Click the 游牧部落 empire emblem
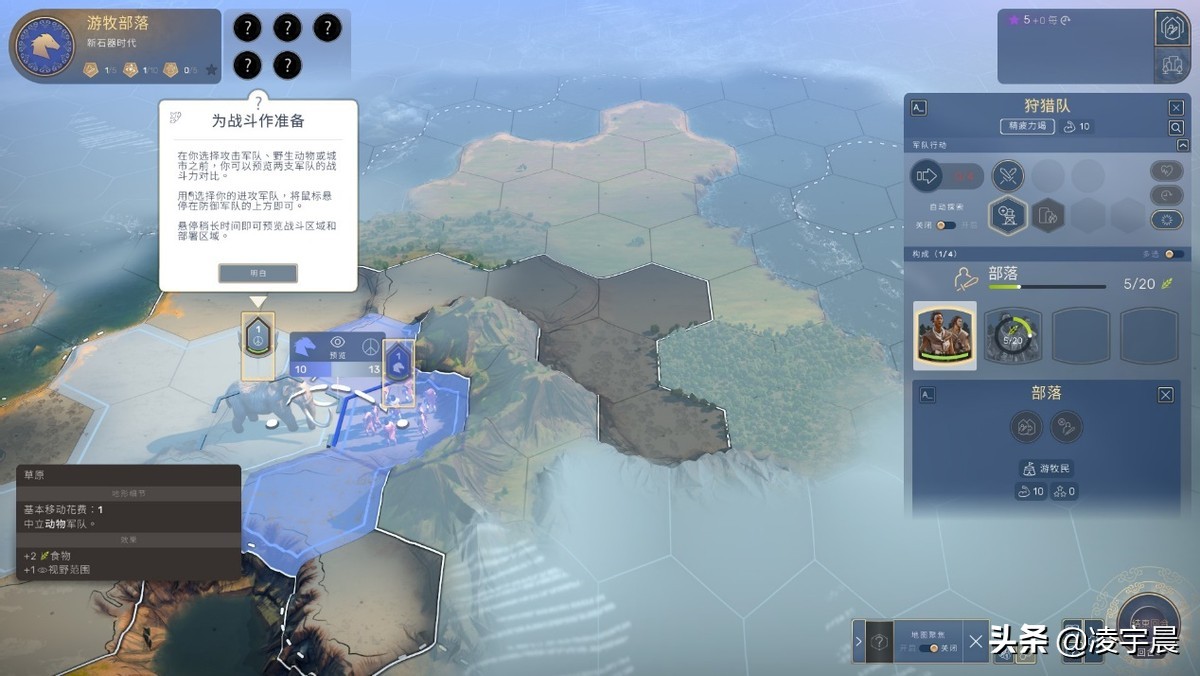 (43, 45)
